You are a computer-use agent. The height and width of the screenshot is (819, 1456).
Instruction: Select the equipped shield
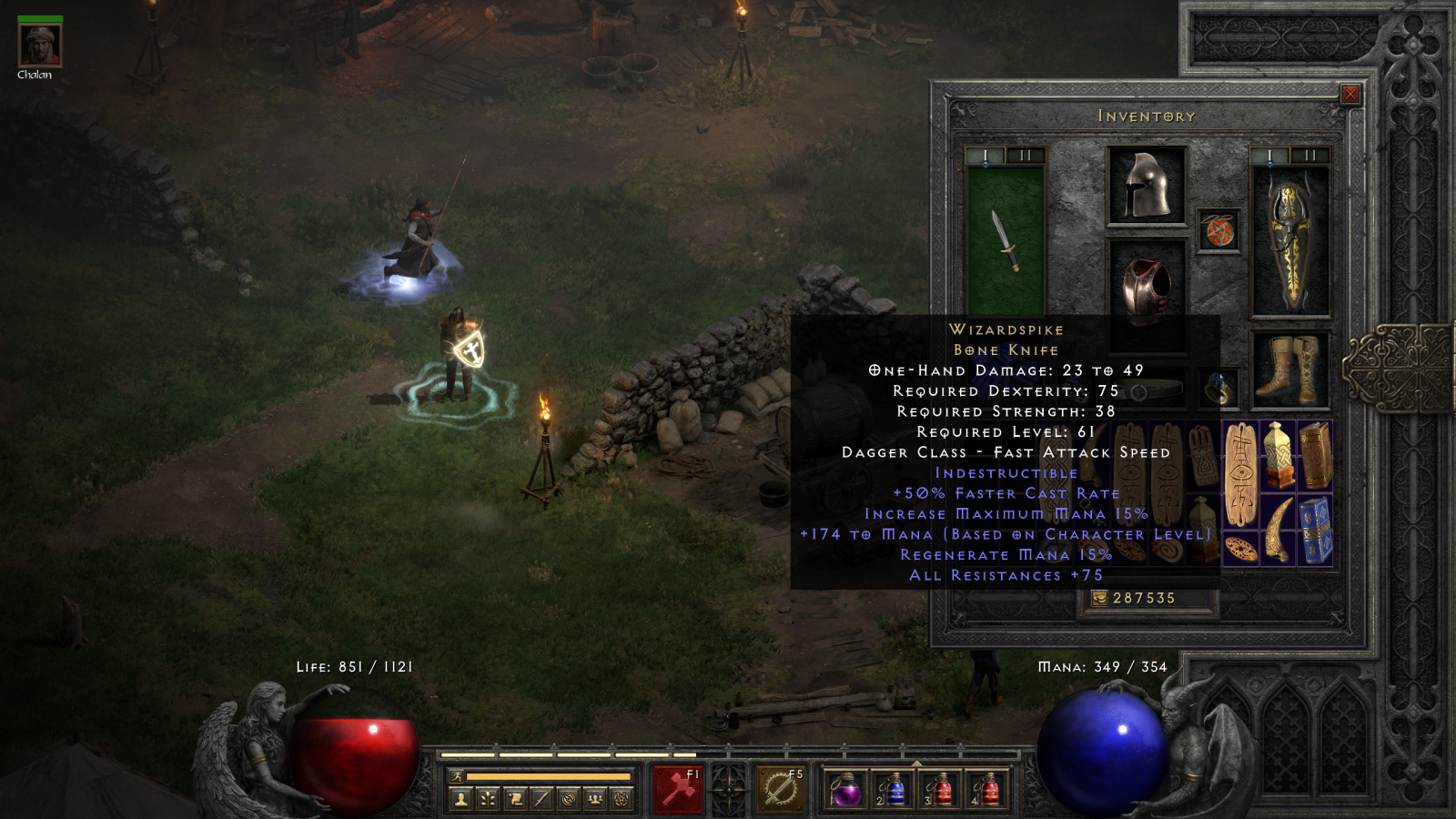pyautogui.click(x=1291, y=242)
